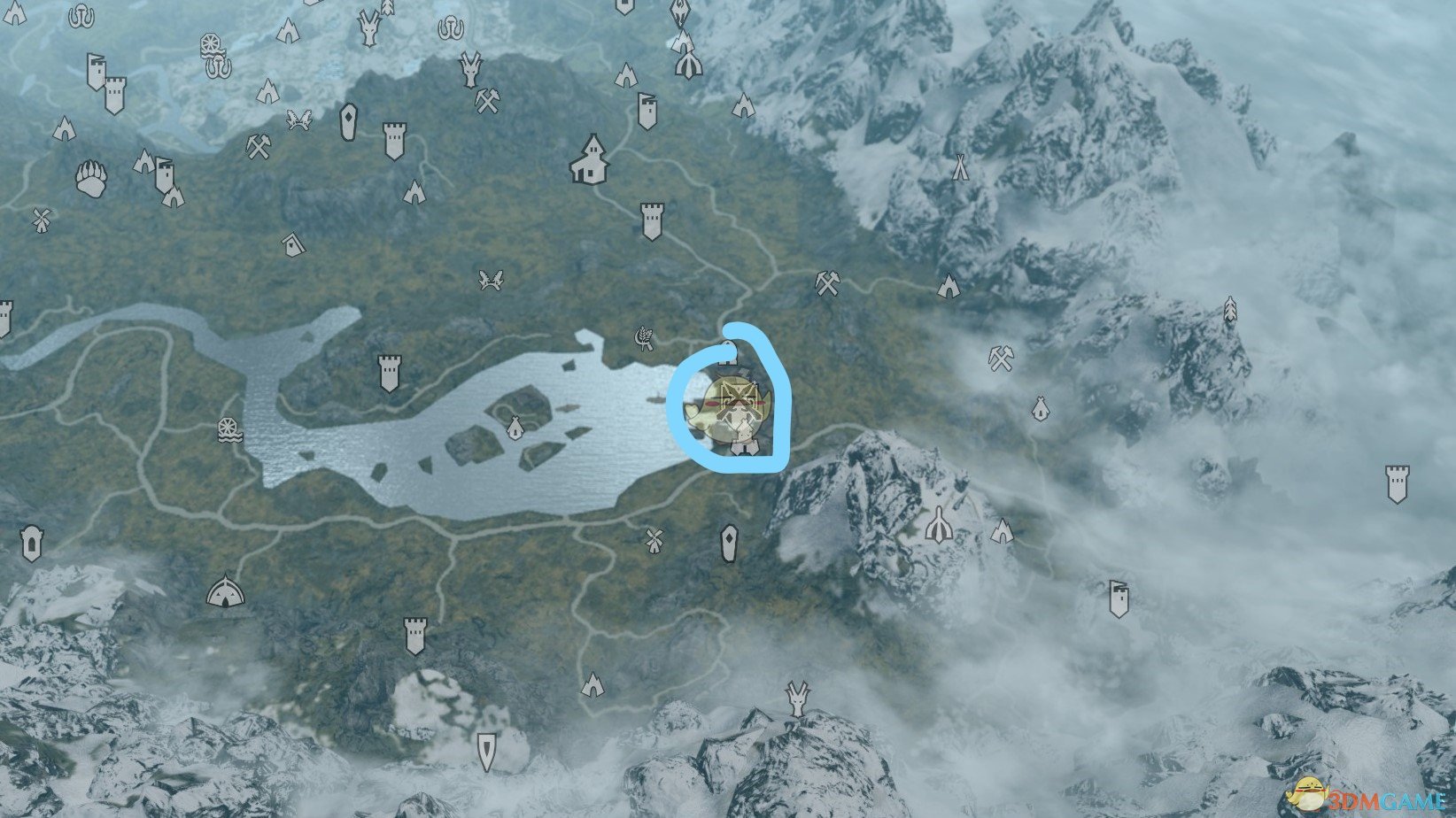Choose the pine tree grove marker
This screenshot has width=1456, height=818.
pyautogui.click(x=1230, y=309)
